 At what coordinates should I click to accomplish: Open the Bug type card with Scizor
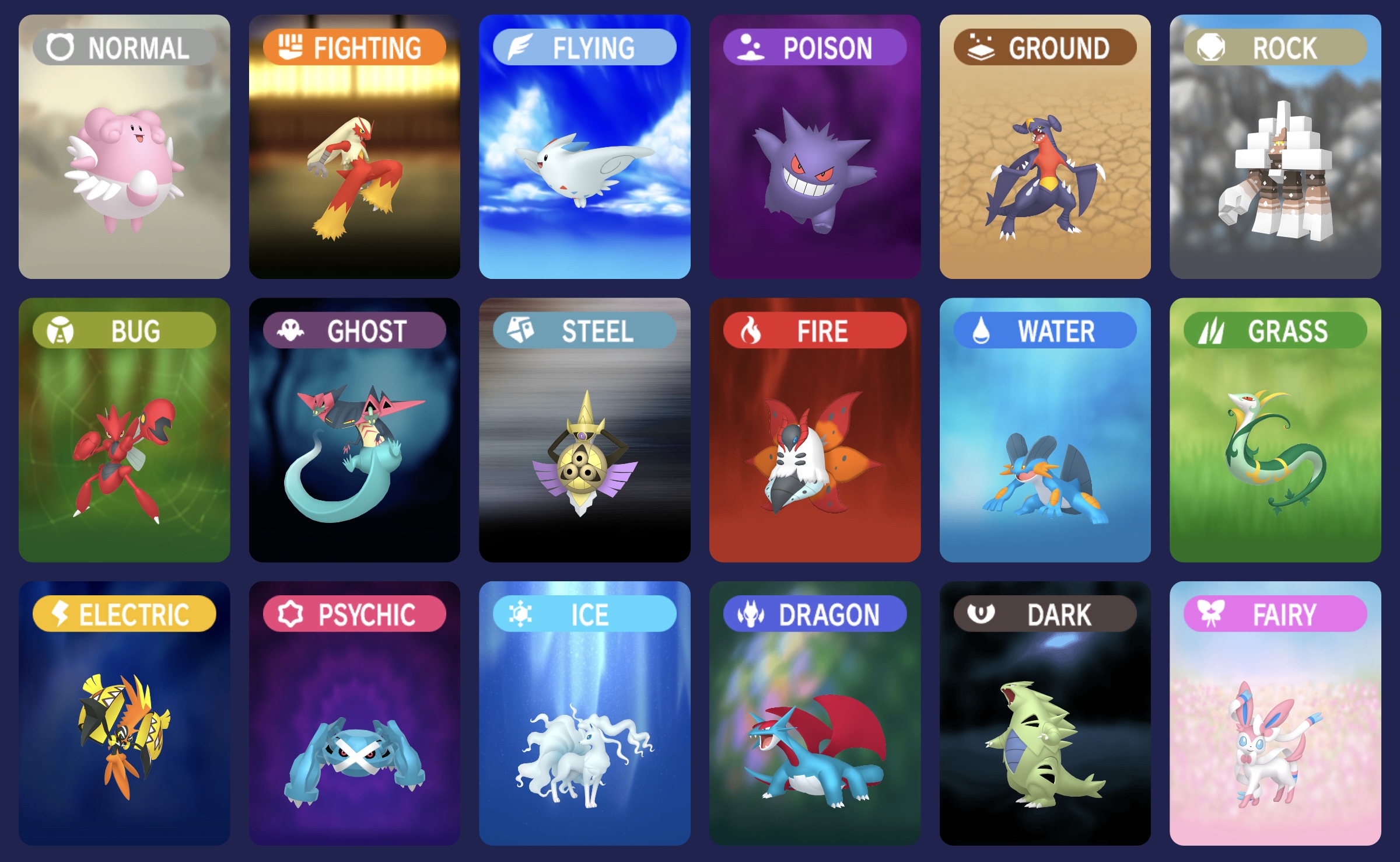point(124,430)
